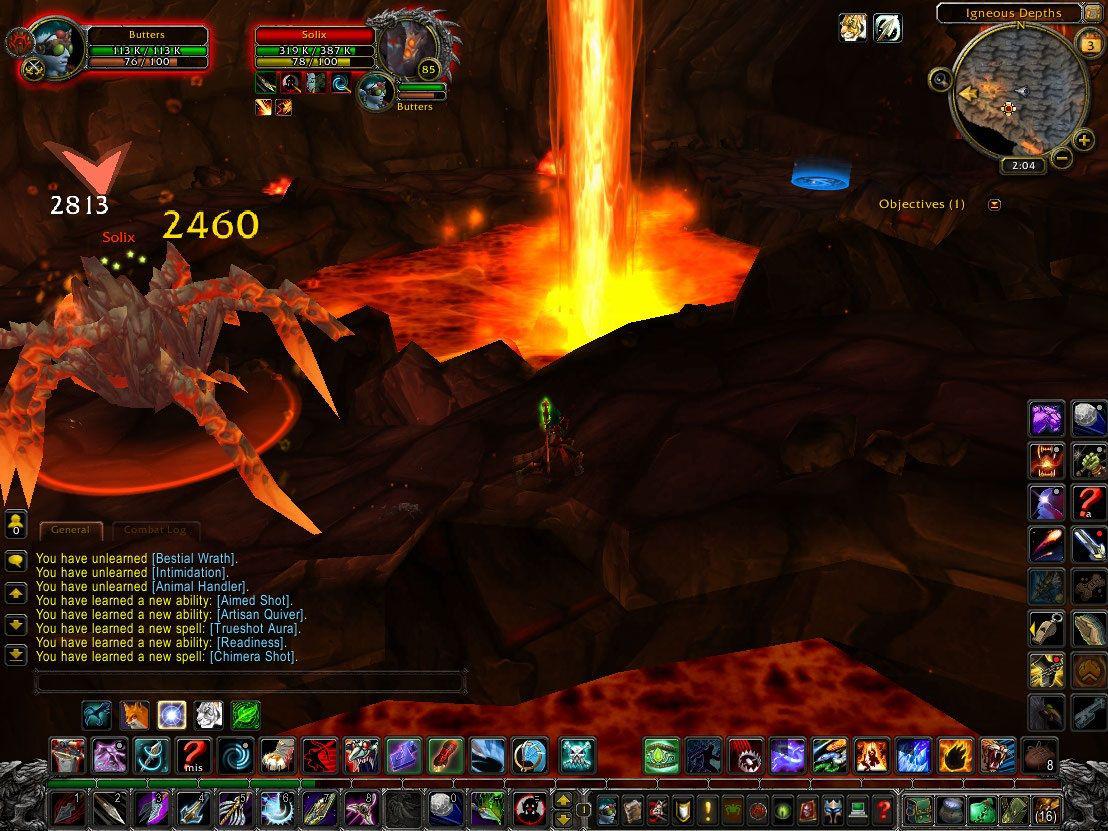Image resolution: width=1108 pixels, height=831 pixels.
Task: Switch to the Combat Log chat tab
Action: [x=155, y=530]
